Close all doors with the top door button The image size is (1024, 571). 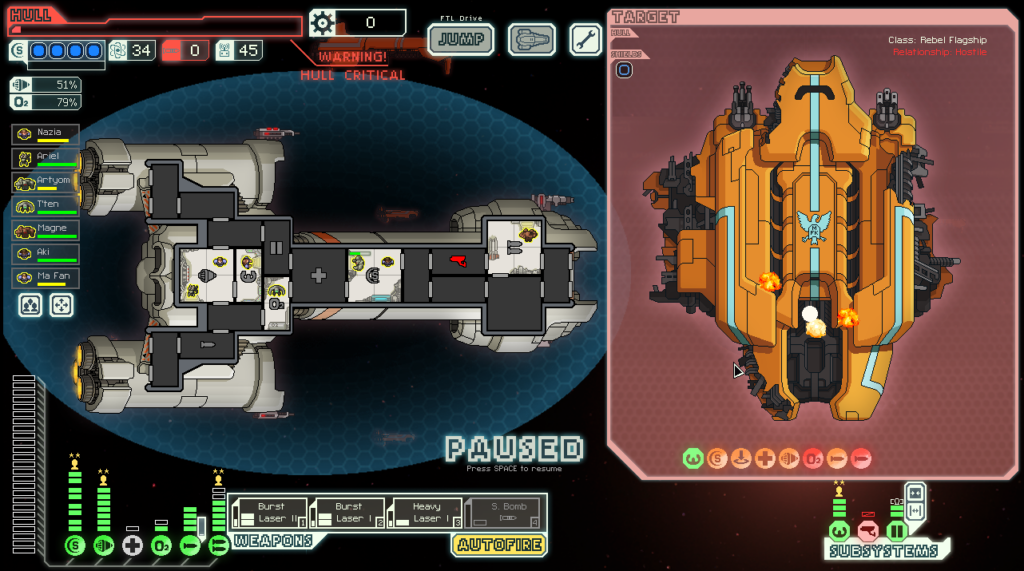click(915, 494)
